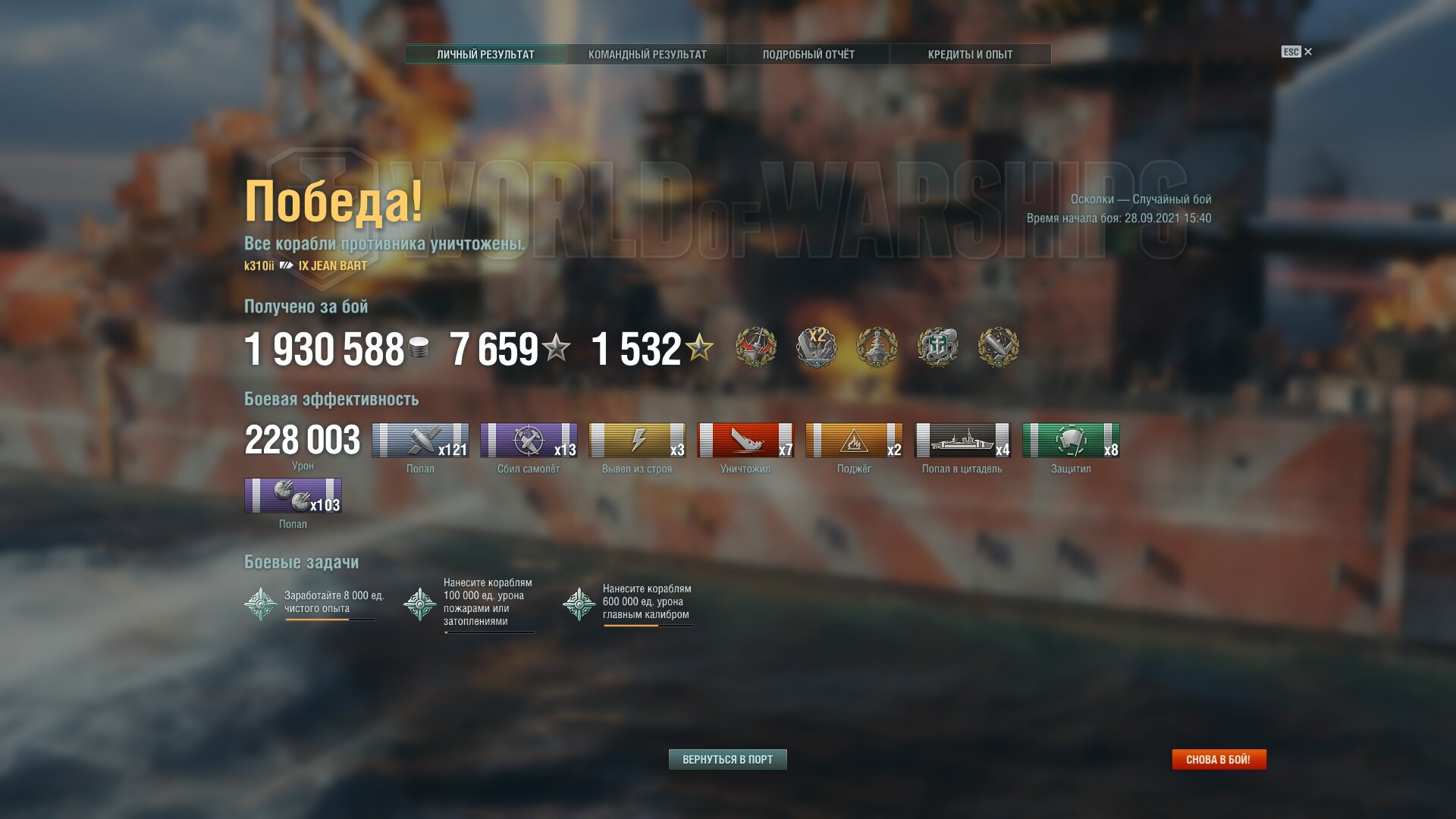
Task: Inspect the achievement medal marked x2
Action: [x=817, y=347]
